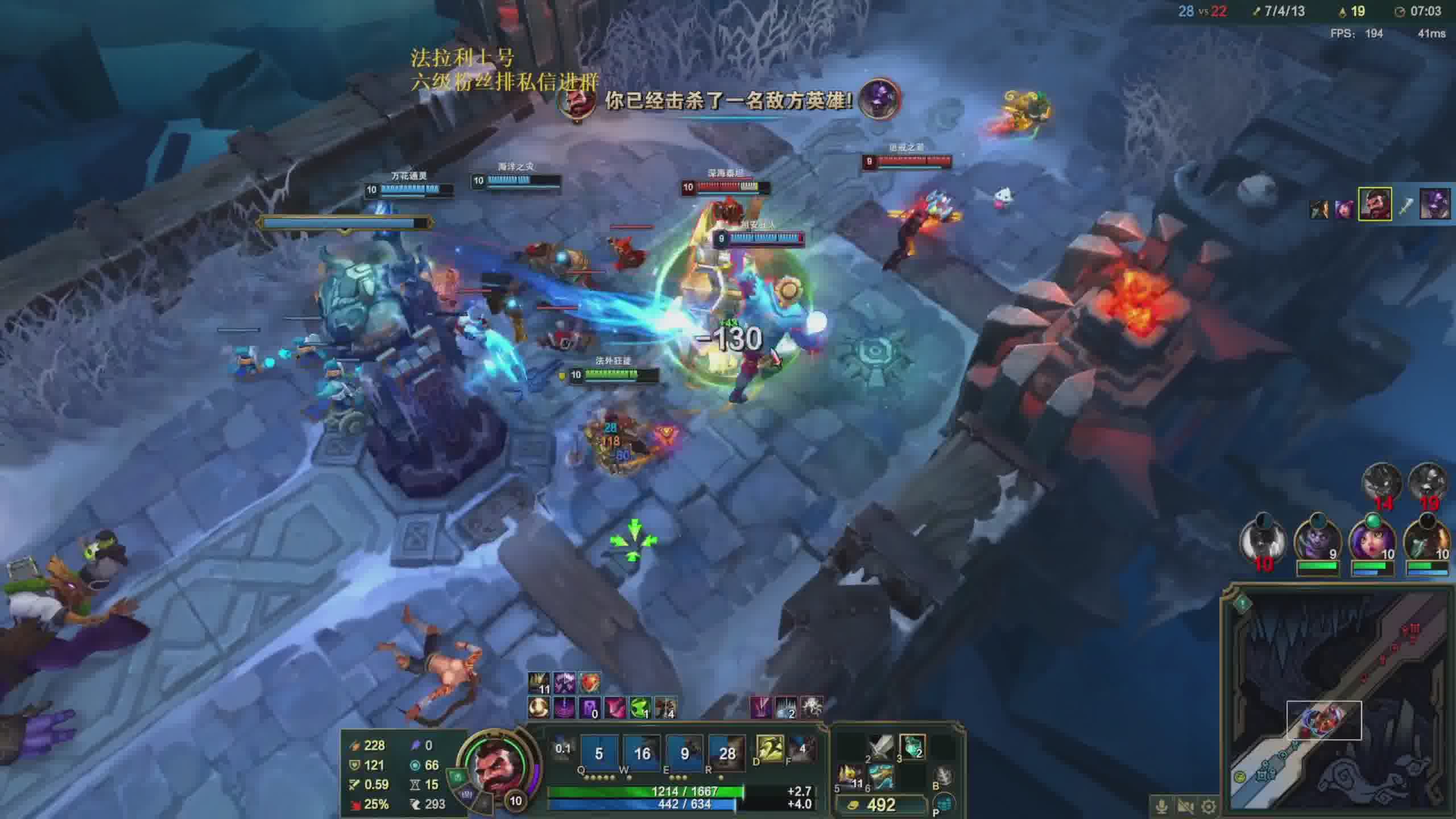Image resolution: width=1456 pixels, height=819 pixels.
Task: Cast the yellow Flash summoner spell
Action: [770, 748]
